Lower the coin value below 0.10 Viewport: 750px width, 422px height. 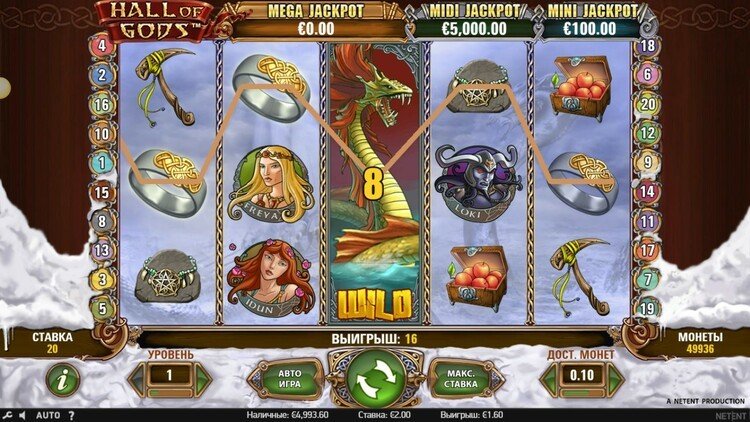tap(548, 379)
